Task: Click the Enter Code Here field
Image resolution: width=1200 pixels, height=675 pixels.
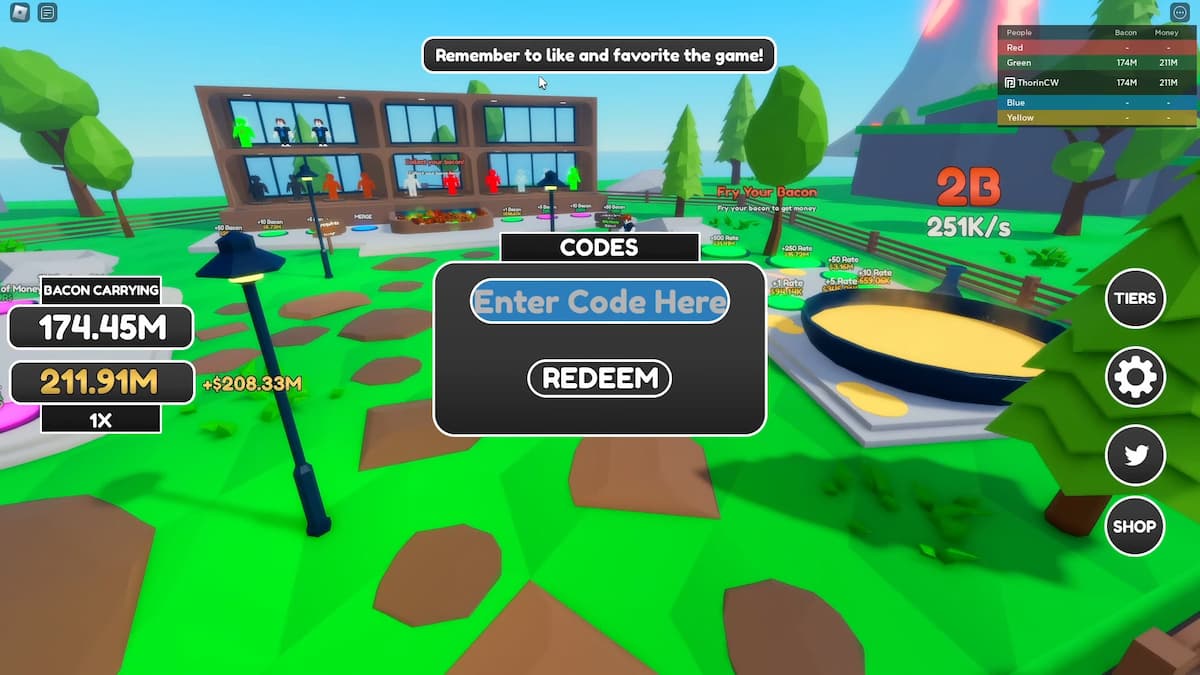Action: pyautogui.click(x=599, y=301)
